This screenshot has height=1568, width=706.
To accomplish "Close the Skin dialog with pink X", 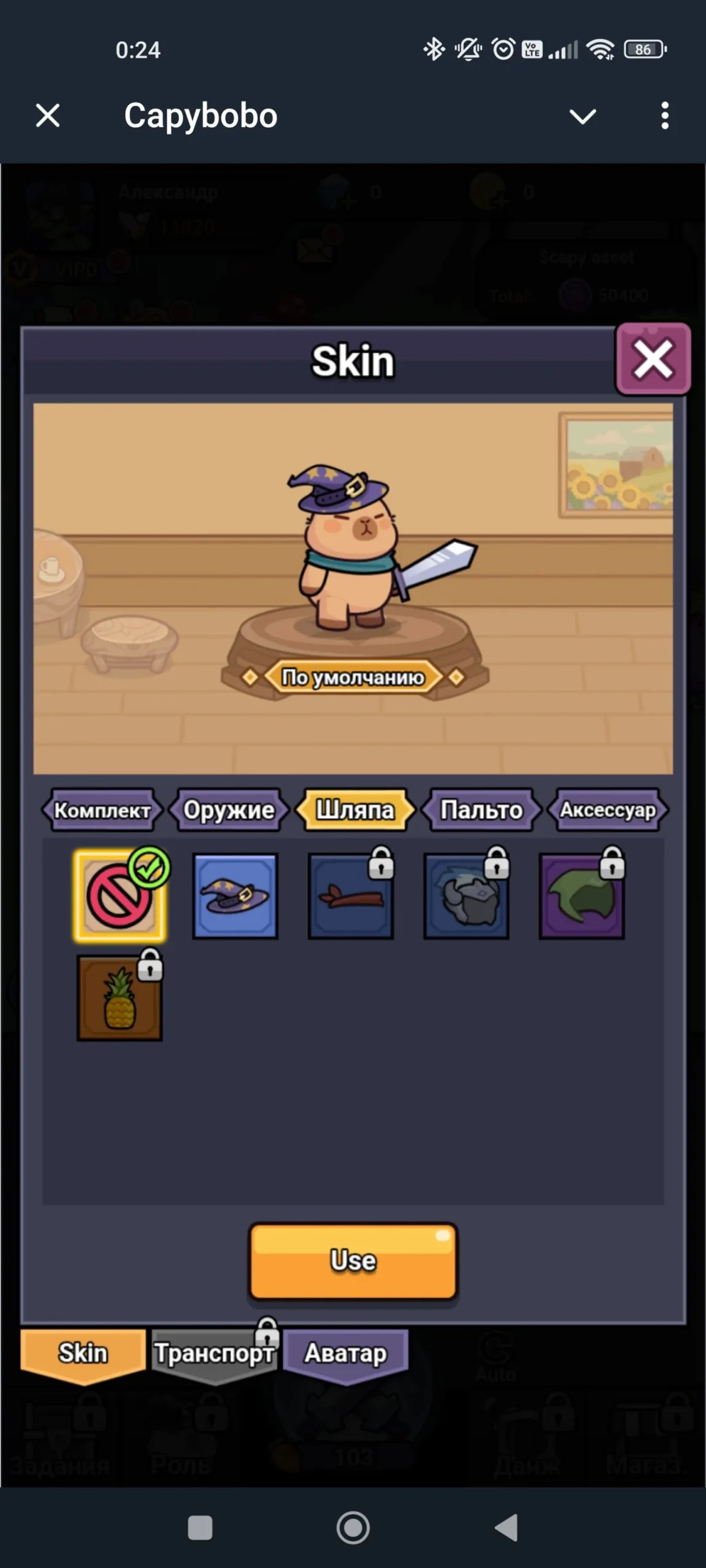I will pyautogui.click(x=652, y=359).
